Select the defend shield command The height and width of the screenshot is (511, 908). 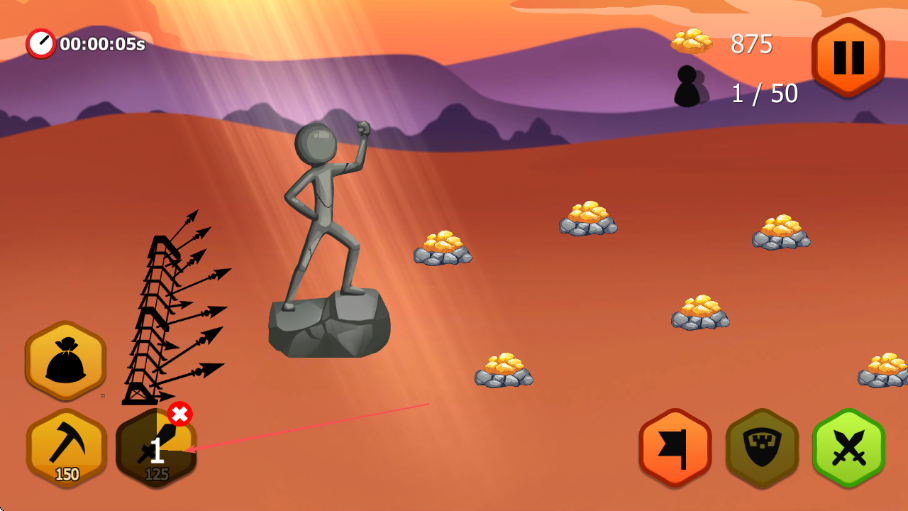pos(762,447)
